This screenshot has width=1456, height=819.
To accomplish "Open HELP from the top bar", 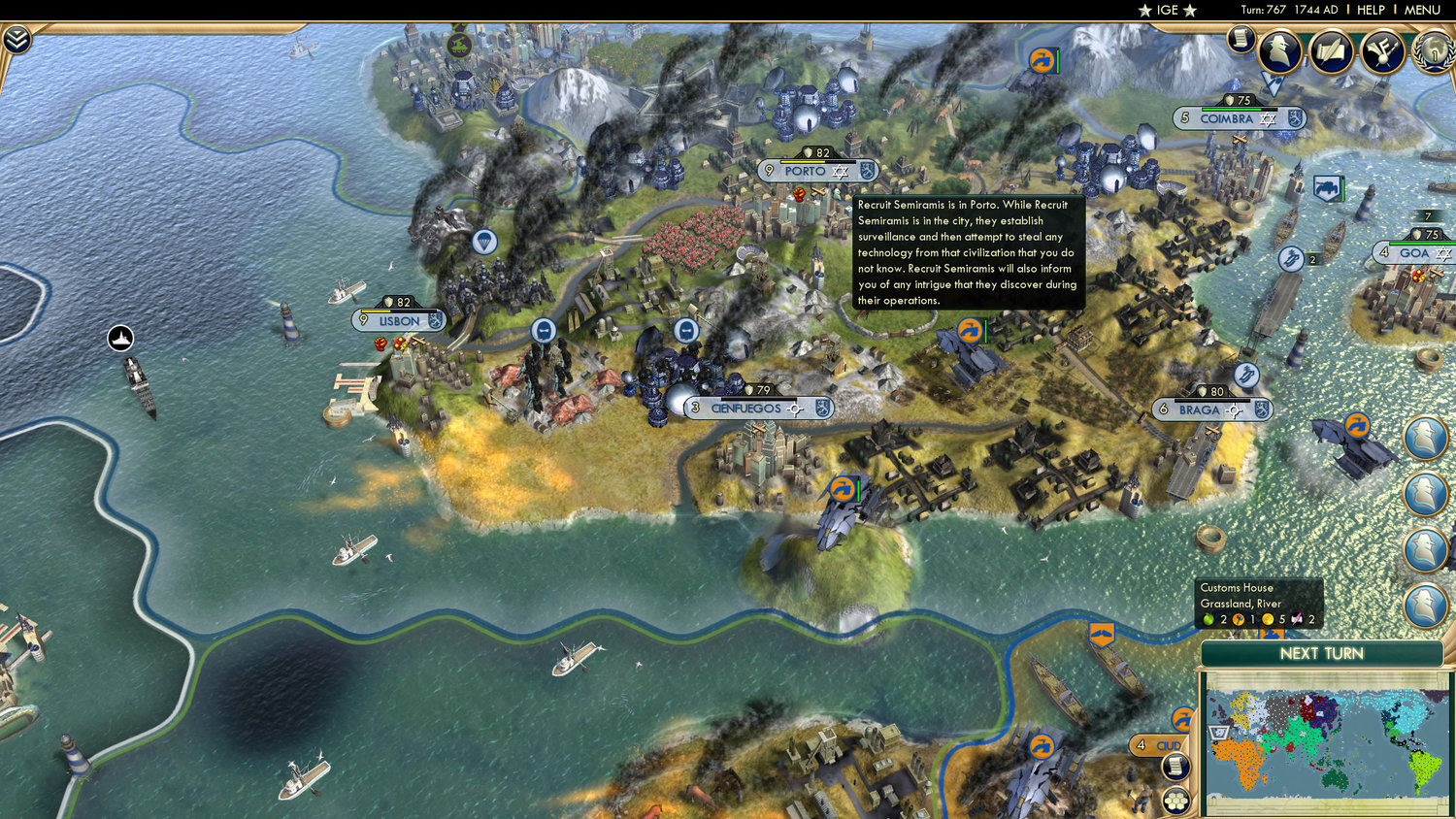I will tap(1372, 10).
